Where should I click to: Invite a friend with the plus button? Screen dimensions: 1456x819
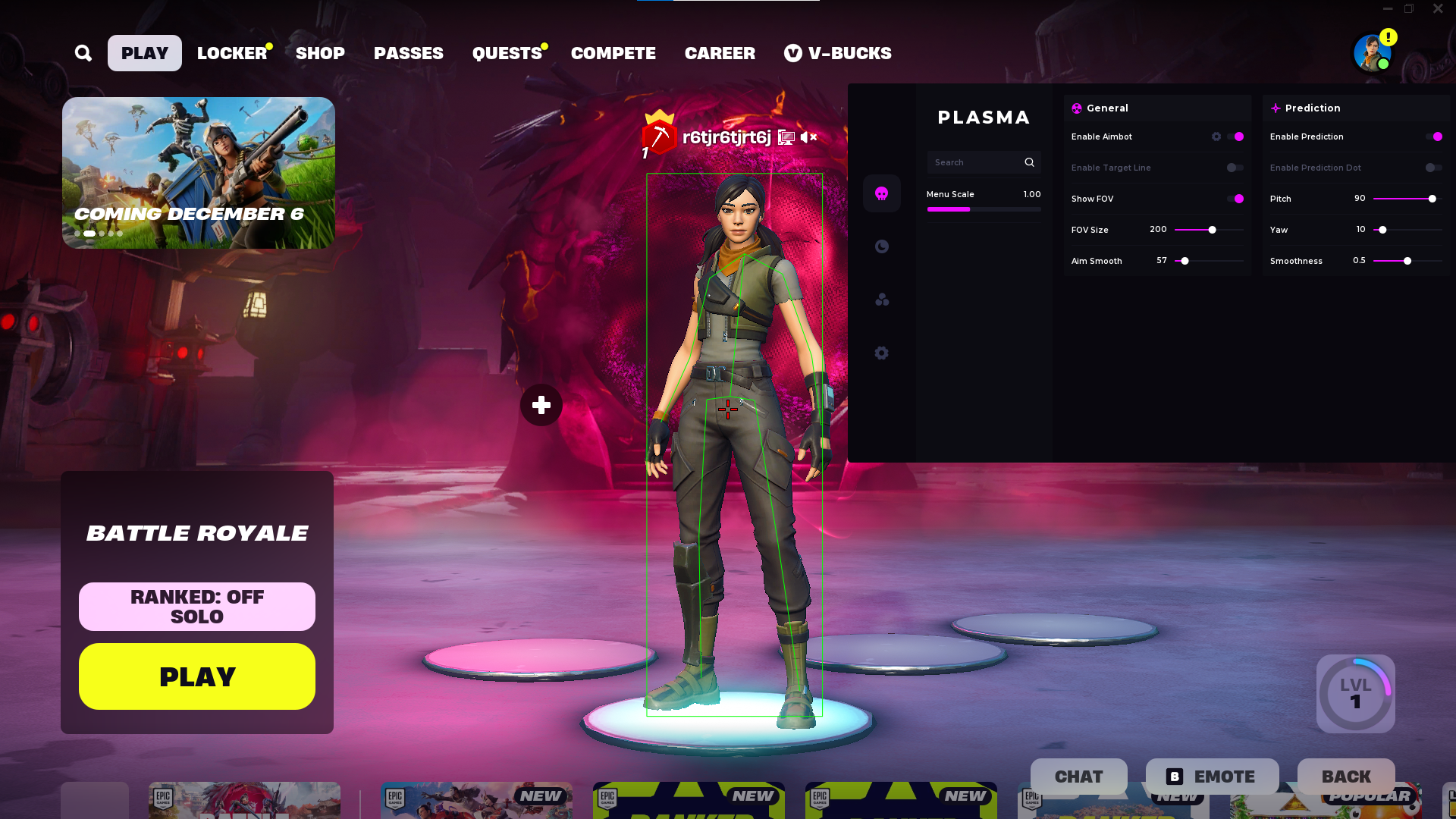tap(541, 405)
